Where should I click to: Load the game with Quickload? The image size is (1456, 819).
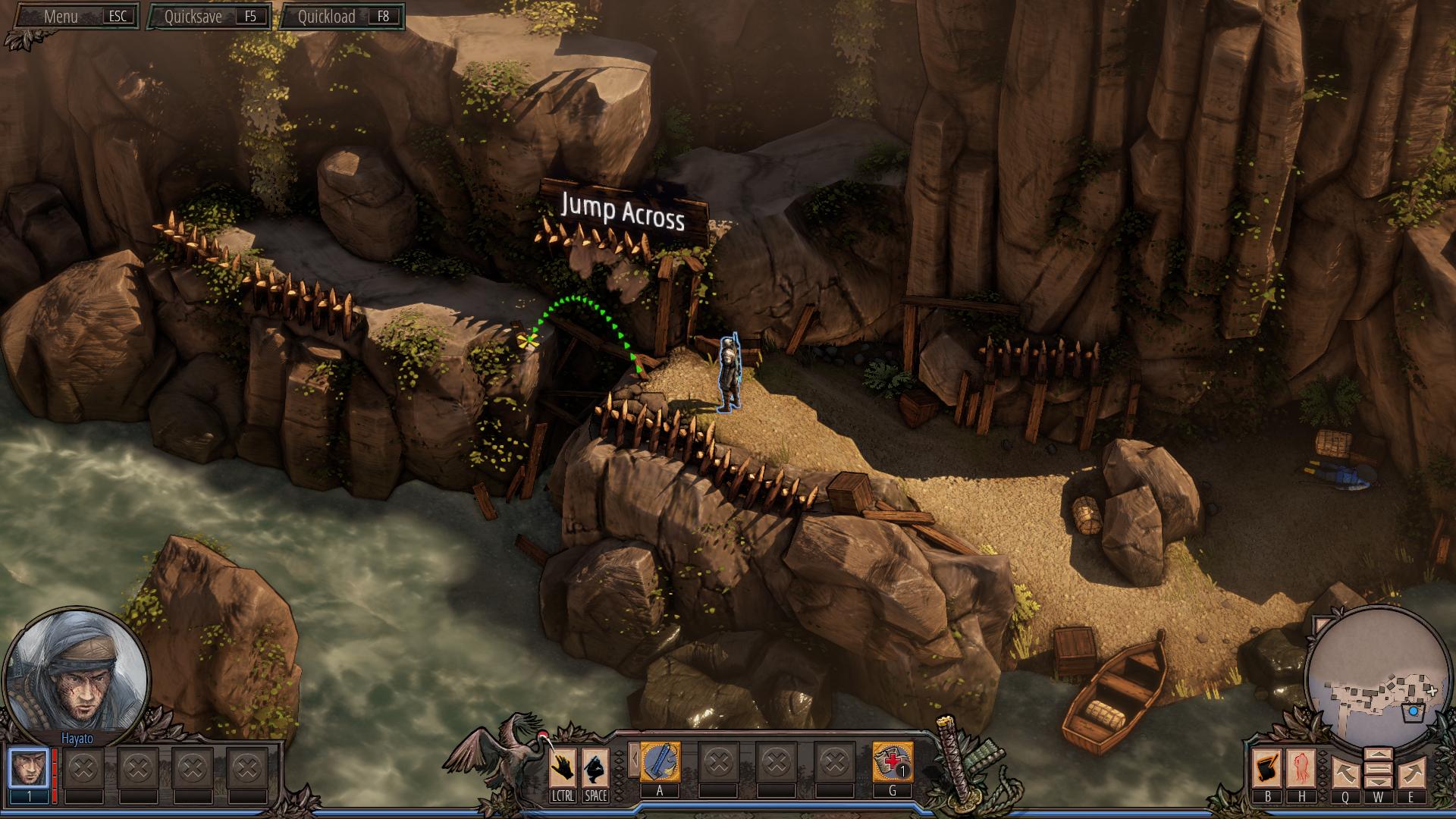point(342,17)
